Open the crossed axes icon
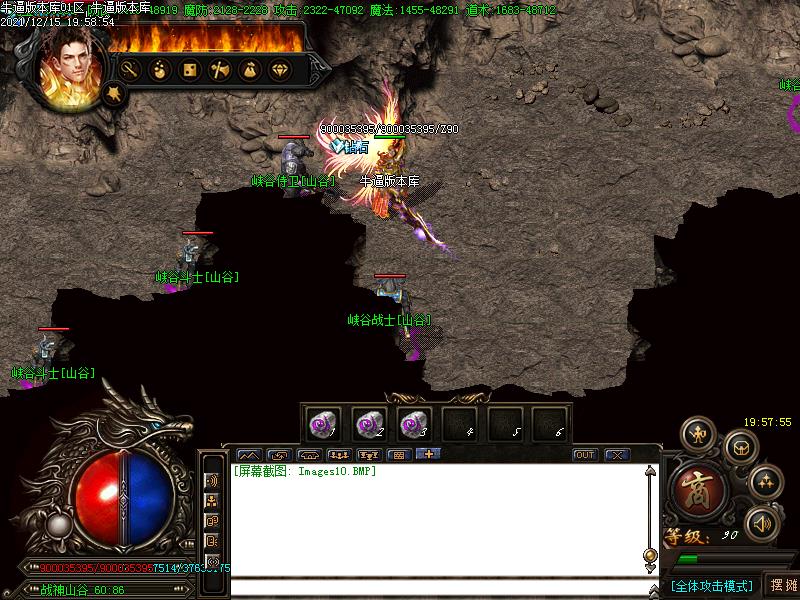The image size is (800, 600). tap(219, 70)
